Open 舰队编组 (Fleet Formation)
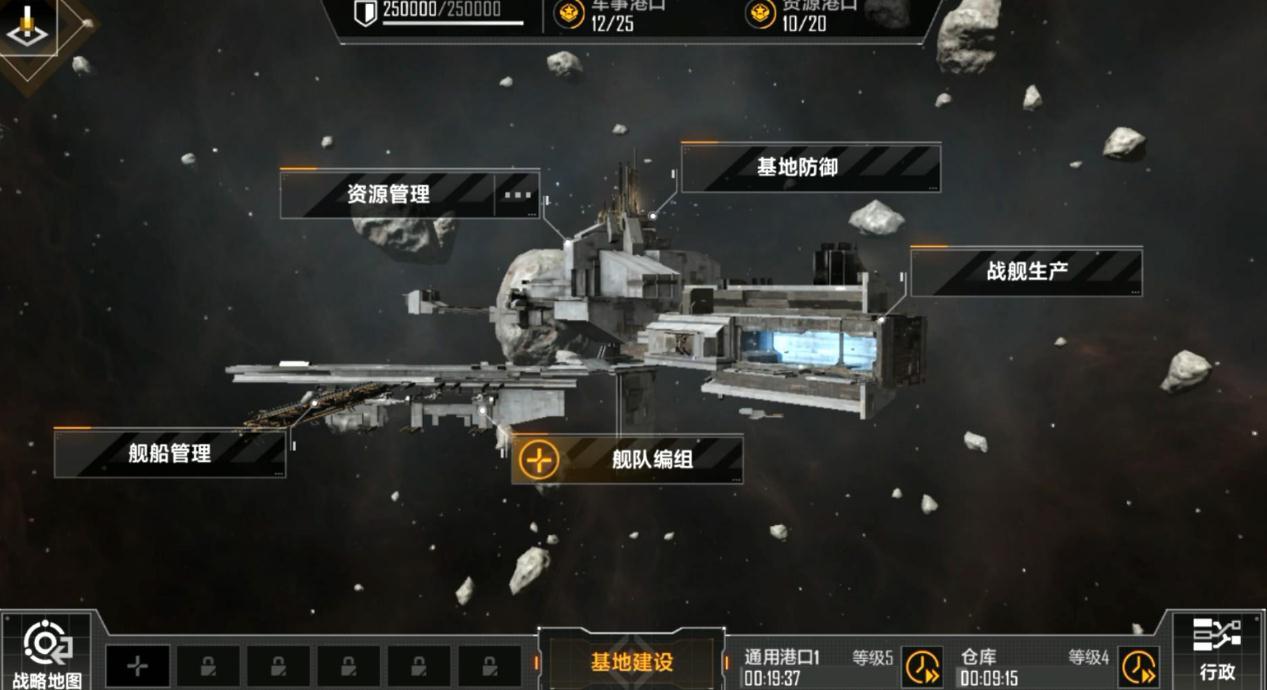This screenshot has width=1267, height=690. click(x=652, y=460)
